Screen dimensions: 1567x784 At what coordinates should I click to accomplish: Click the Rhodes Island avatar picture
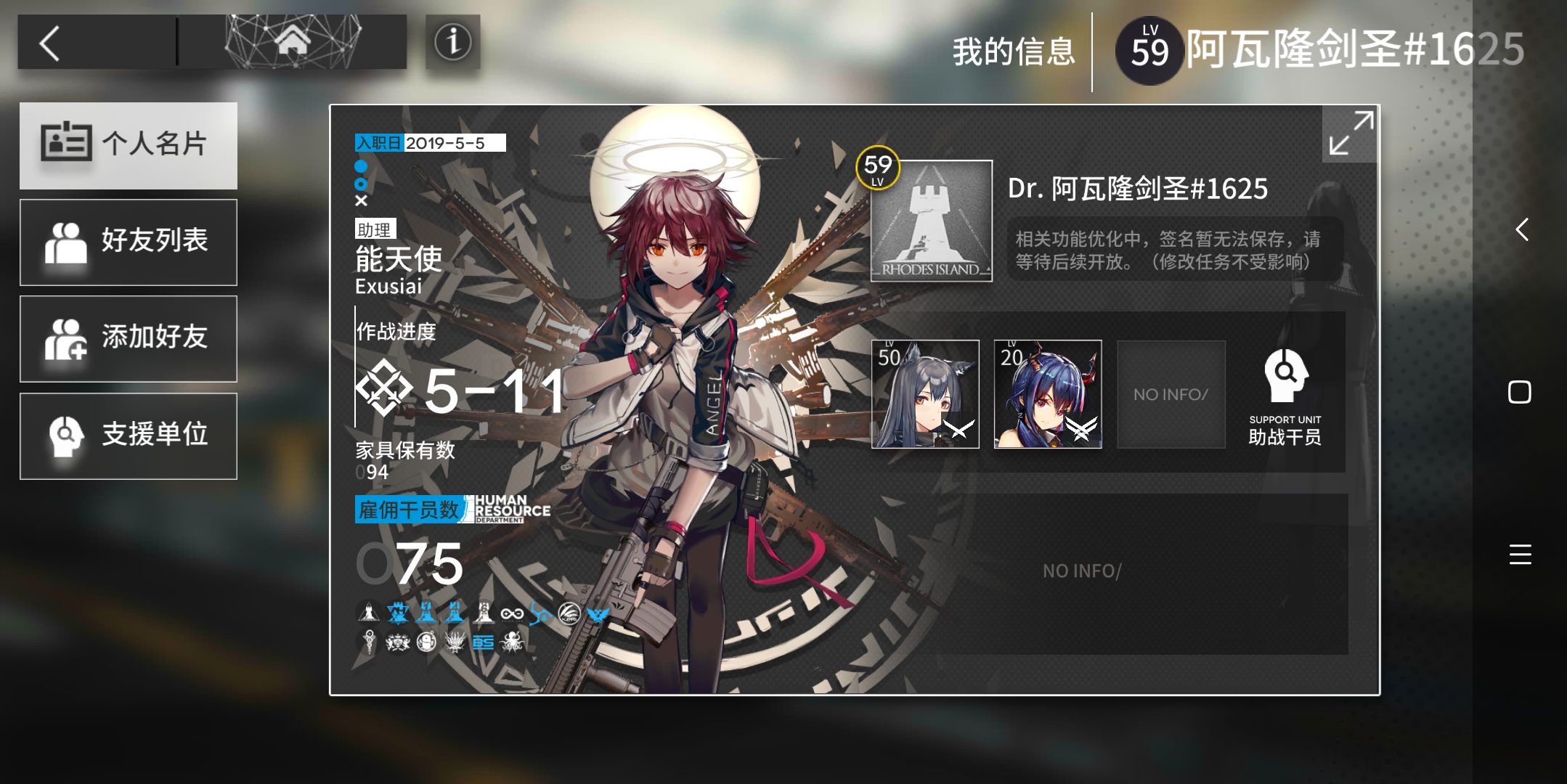931,221
